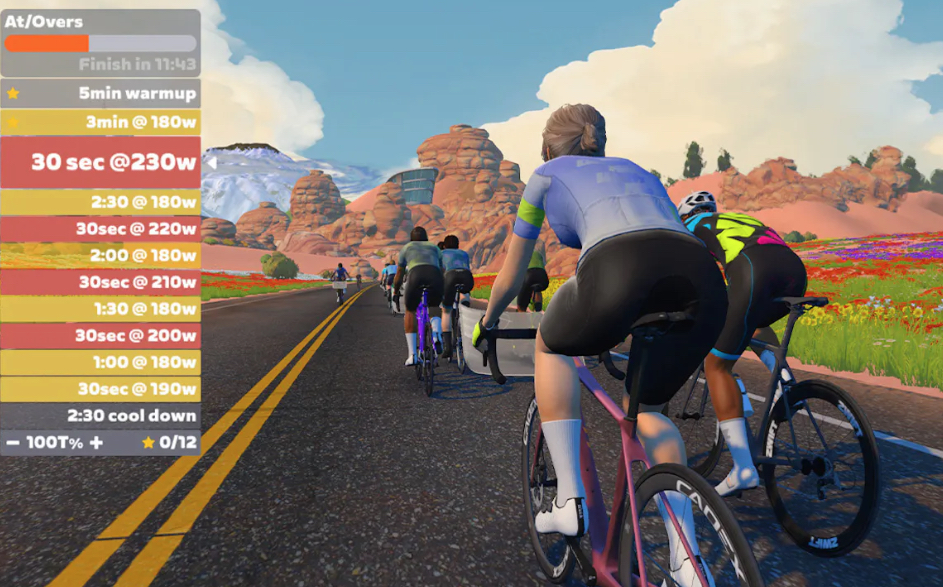The image size is (943, 587).
Task: Select the 1:30 @ 180w block
Action: 100,309
